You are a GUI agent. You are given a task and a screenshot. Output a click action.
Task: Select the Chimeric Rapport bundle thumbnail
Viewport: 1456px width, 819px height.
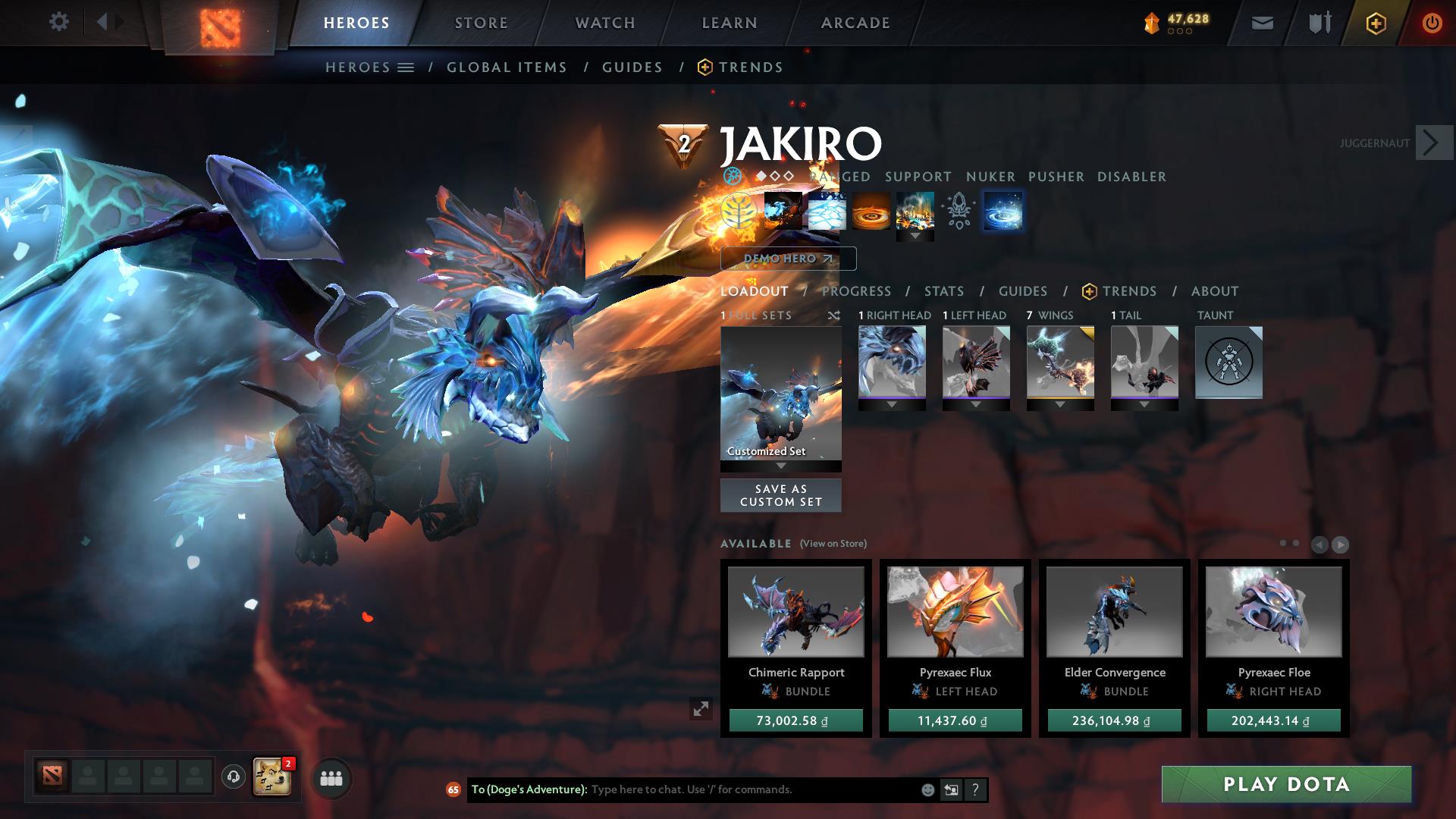(x=796, y=612)
